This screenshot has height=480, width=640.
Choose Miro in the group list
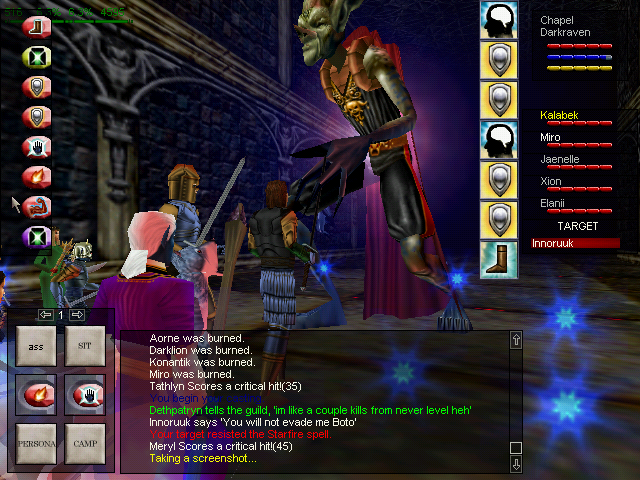point(551,137)
